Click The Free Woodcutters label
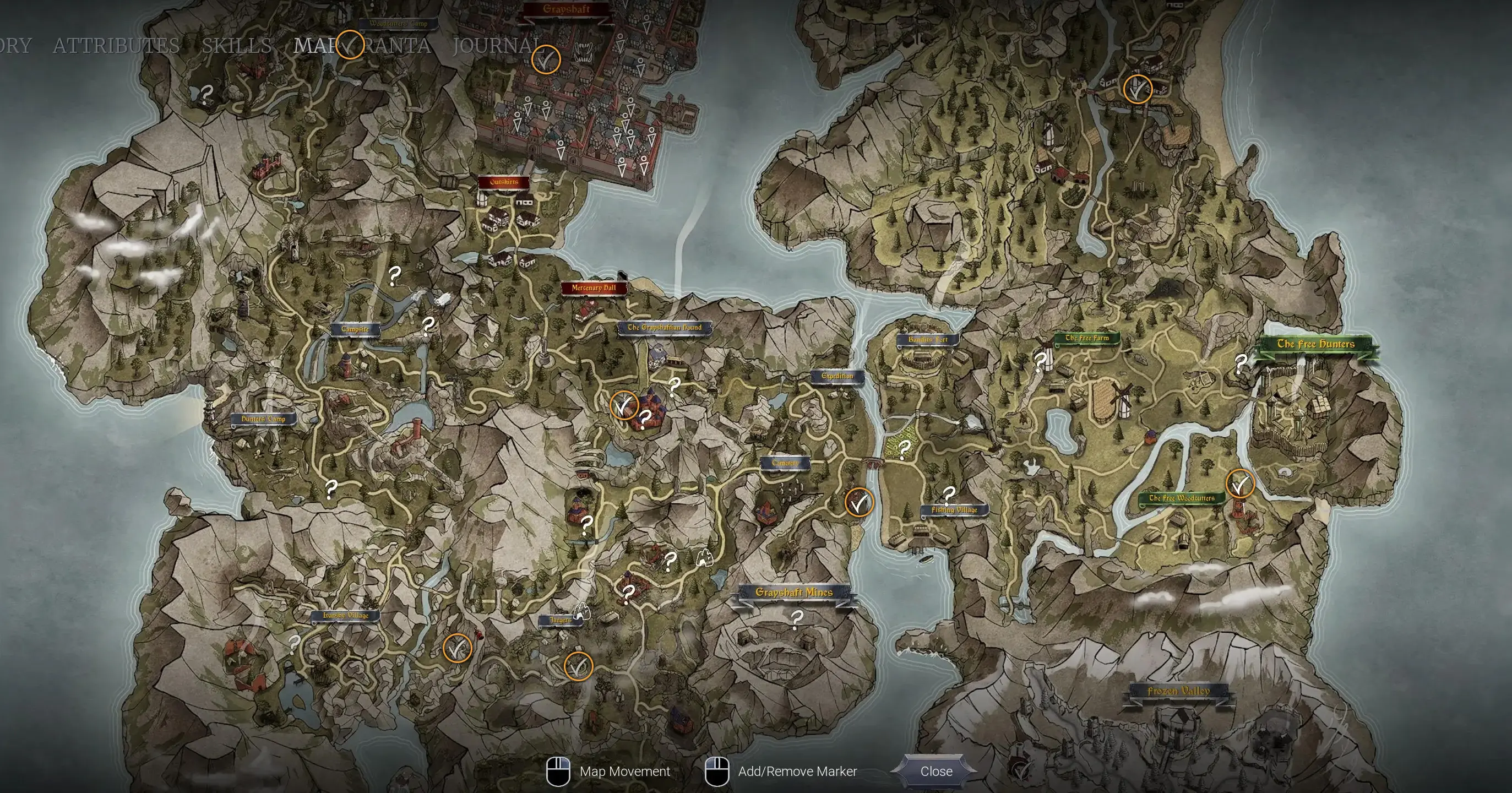 click(1181, 498)
